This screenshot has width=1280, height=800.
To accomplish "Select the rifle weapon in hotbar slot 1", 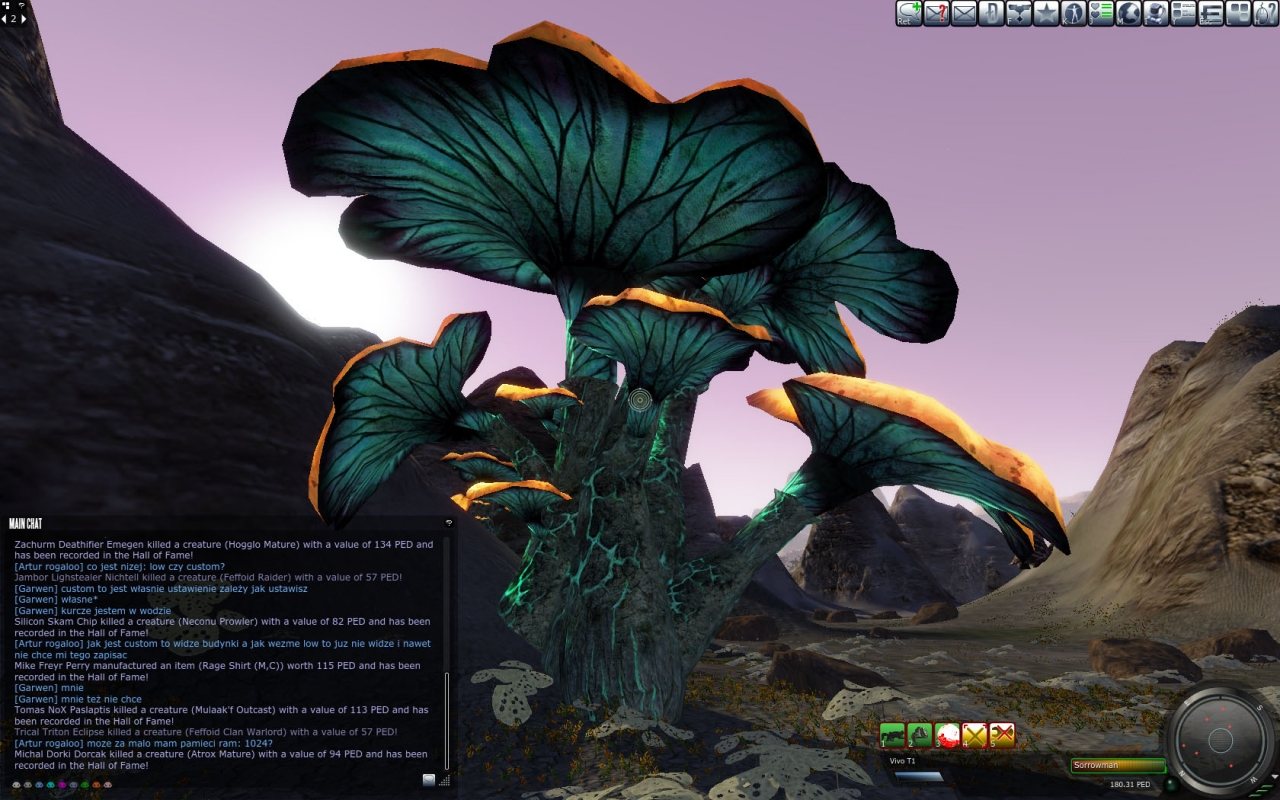I will [x=892, y=735].
